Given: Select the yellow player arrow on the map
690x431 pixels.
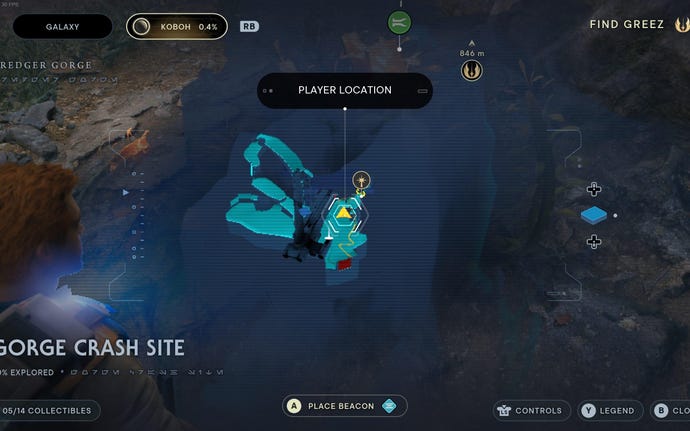Looking at the screenshot, I should coord(343,212).
